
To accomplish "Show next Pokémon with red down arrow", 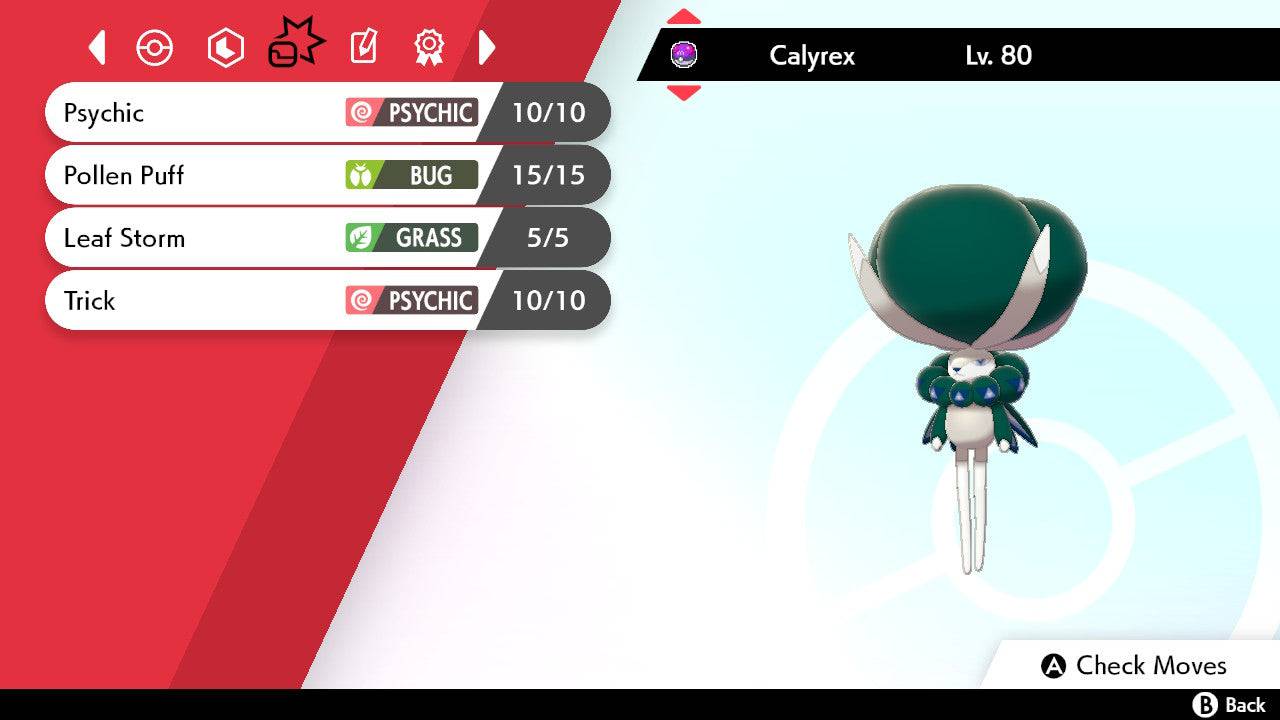I will click(684, 93).
